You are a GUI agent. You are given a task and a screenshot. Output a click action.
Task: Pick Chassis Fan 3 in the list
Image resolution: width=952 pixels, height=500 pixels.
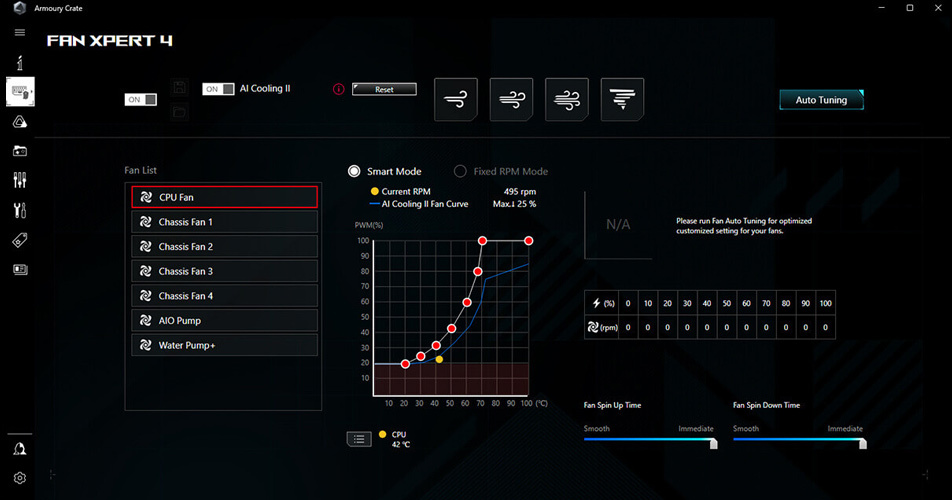[x=224, y=271]
